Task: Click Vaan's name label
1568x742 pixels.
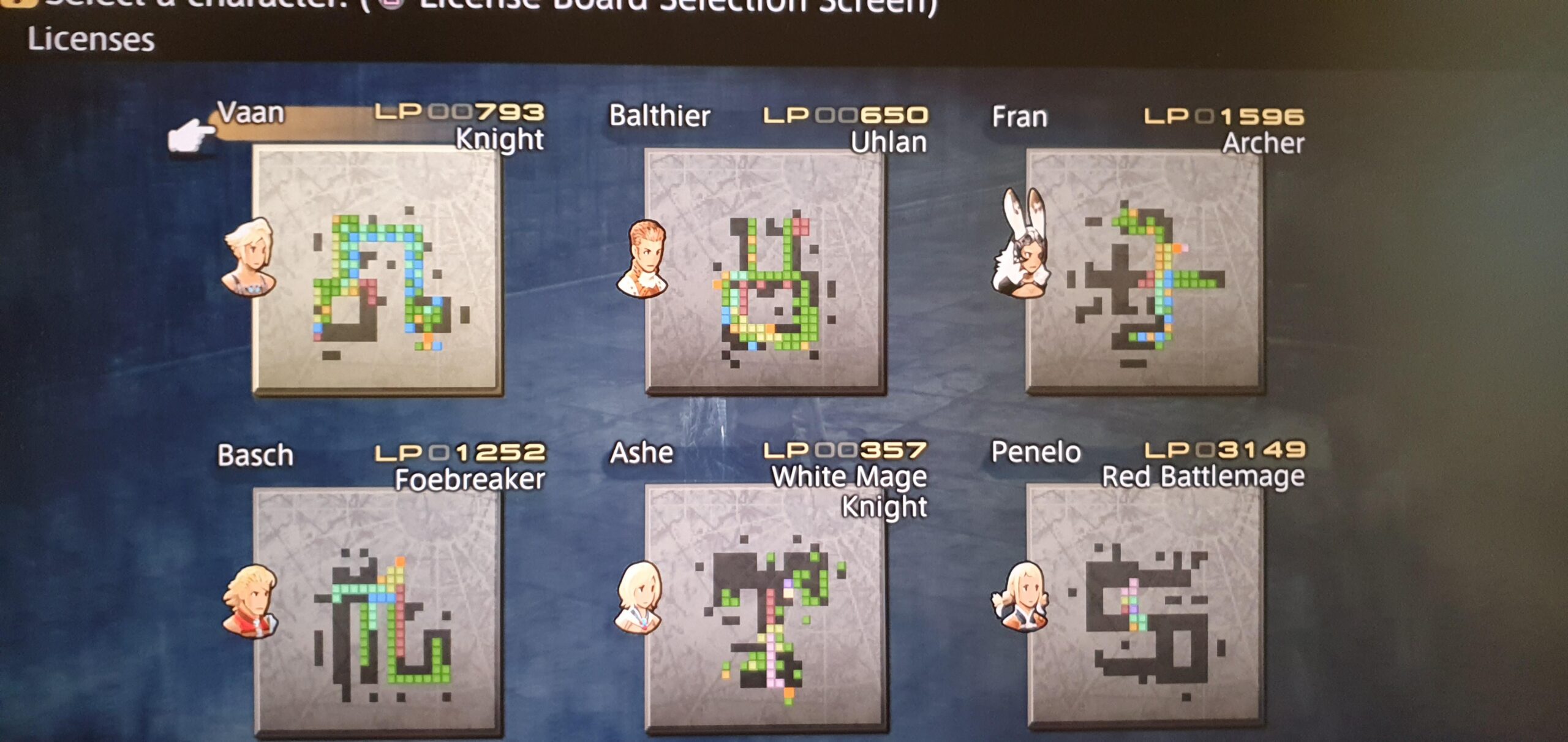Action: (x=252, y=113)
